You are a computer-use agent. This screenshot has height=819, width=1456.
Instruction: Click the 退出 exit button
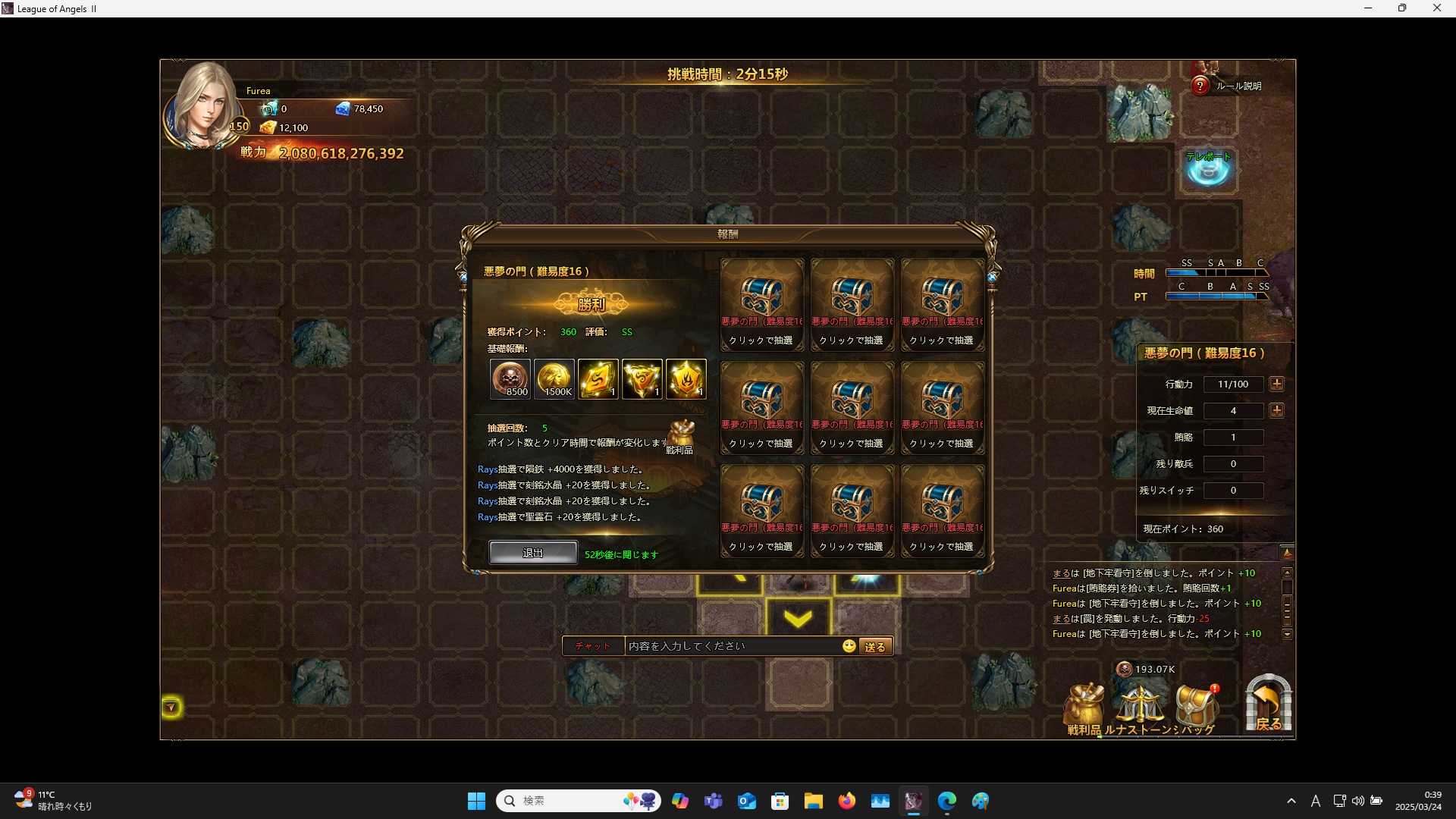click(x=532, y=553)
